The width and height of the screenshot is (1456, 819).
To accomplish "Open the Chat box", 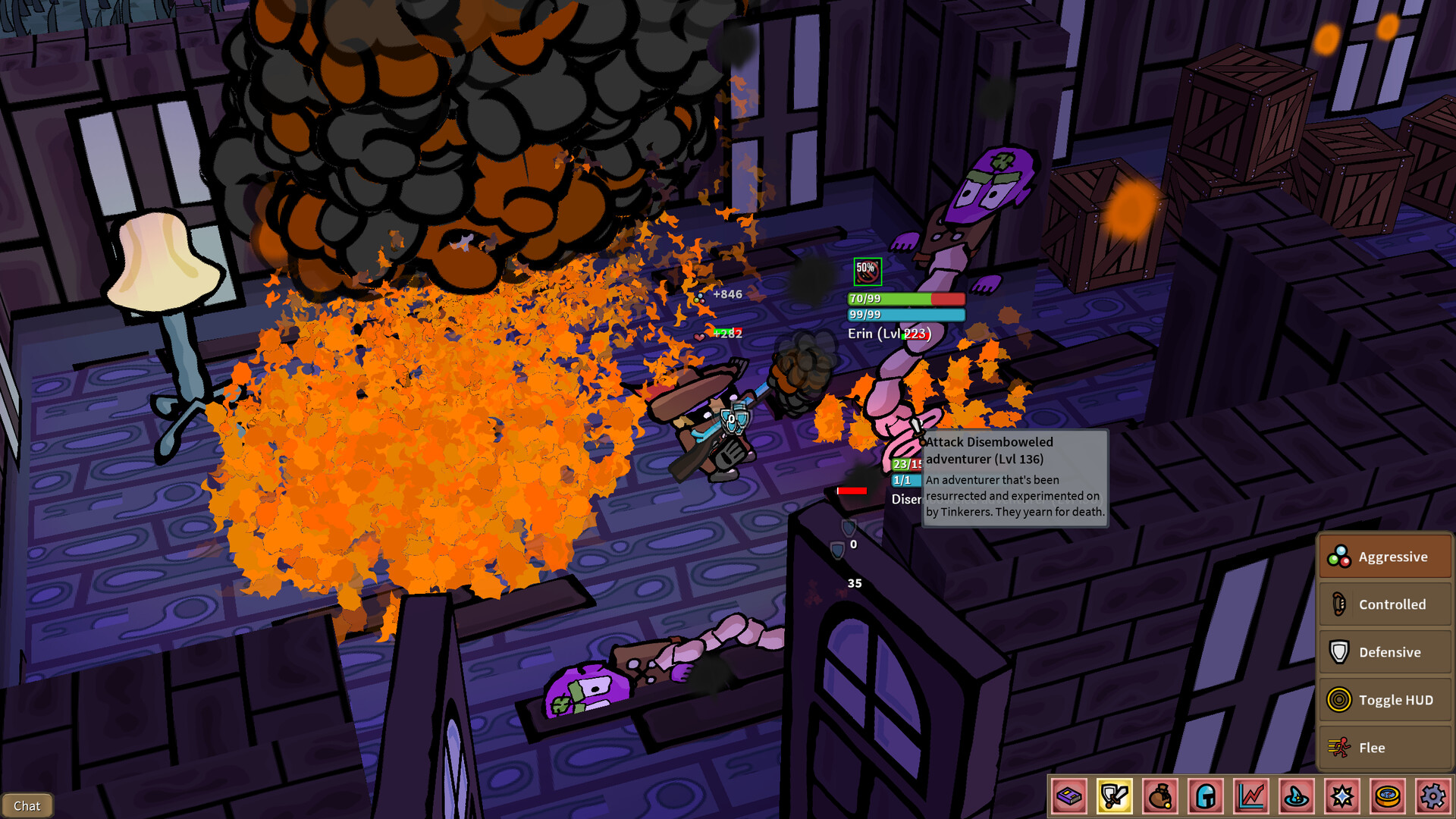I will tap(28, 805).
